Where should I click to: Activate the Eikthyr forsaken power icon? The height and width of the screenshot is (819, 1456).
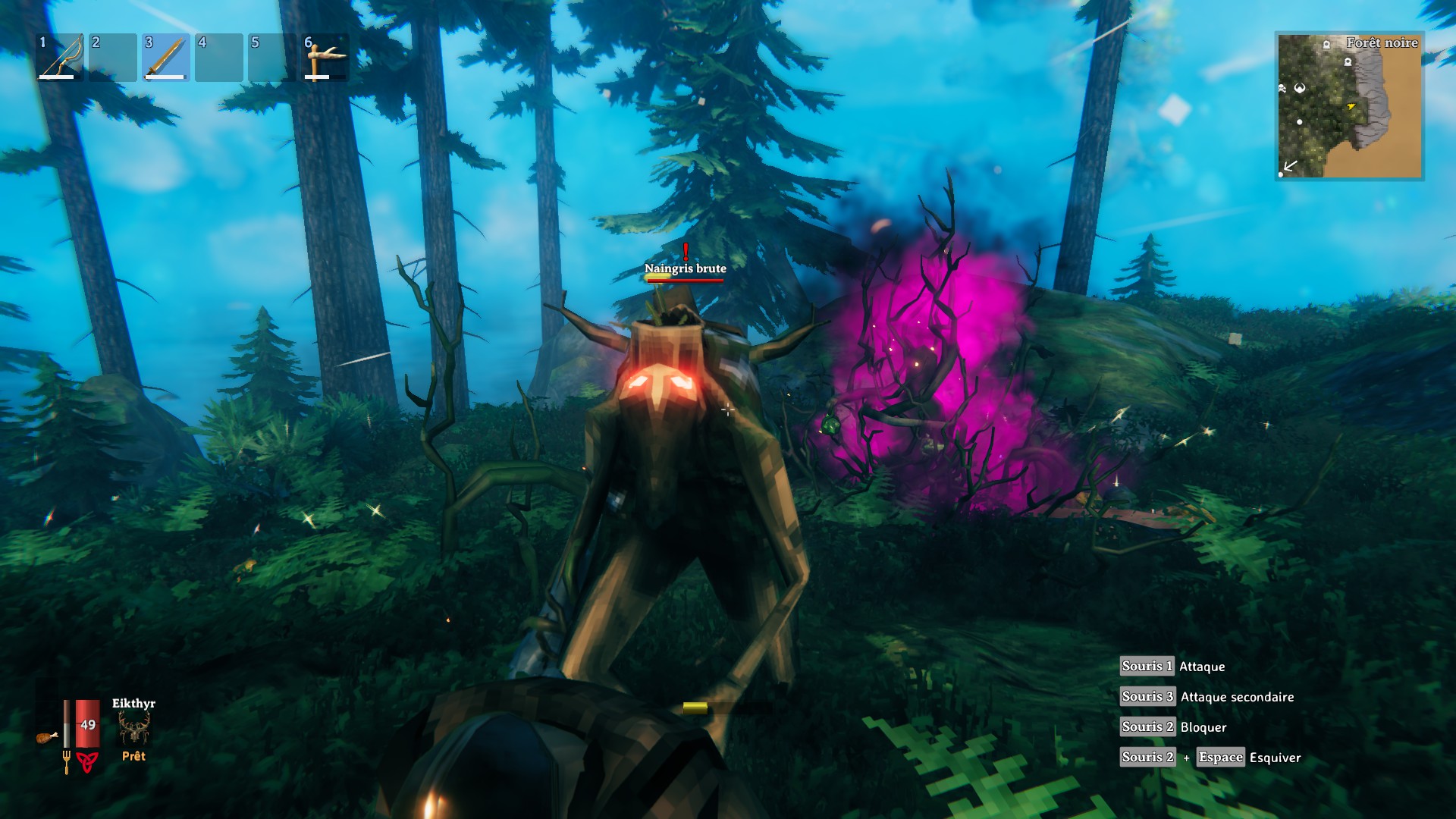coord(134,730)
